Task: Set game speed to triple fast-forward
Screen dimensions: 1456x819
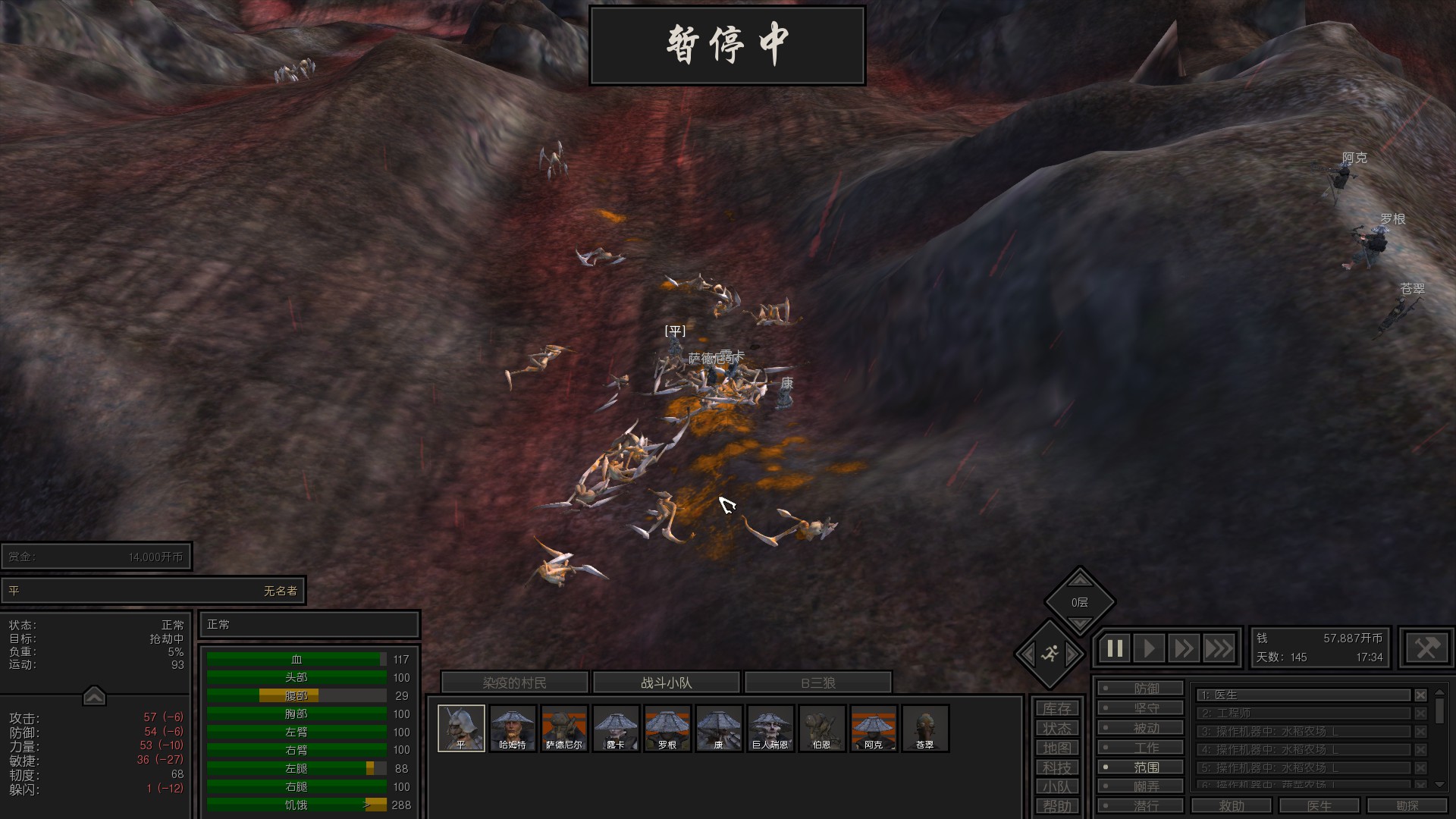Action: pyautogui.click(x=1219, y=648)
